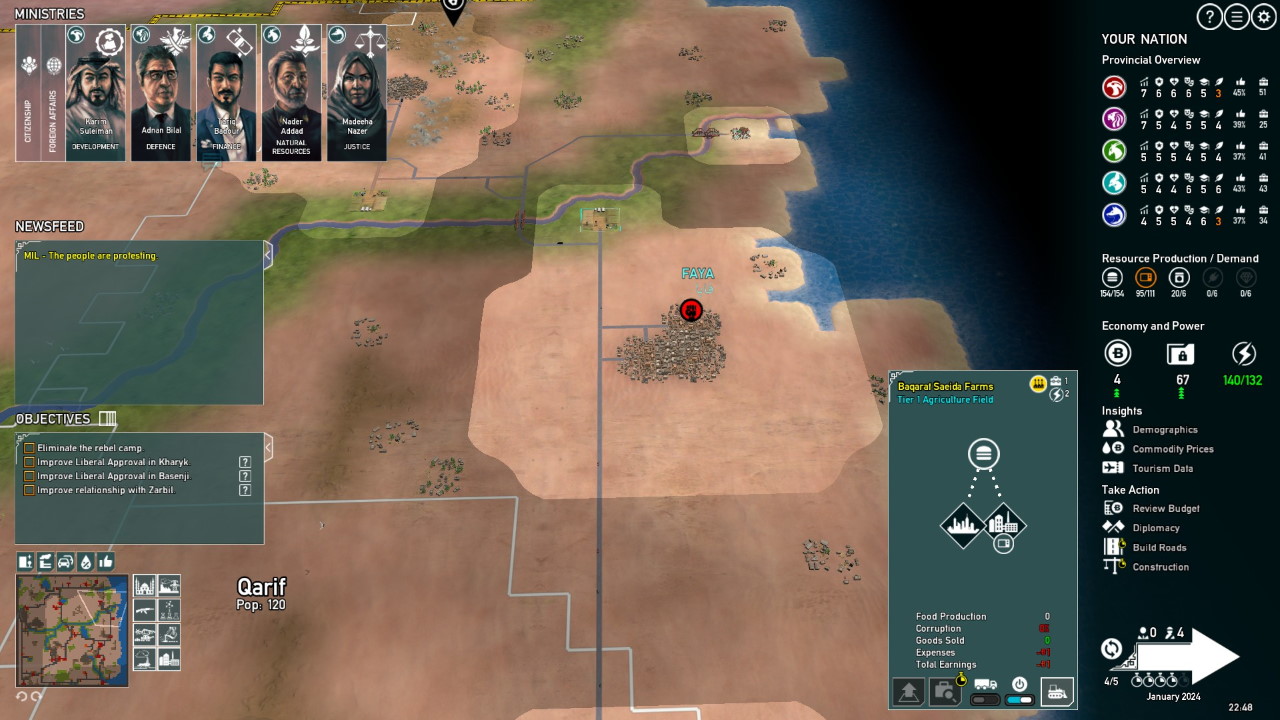Start Build Roads action
1280x720 pixels.
click(x=1159, y=548)
